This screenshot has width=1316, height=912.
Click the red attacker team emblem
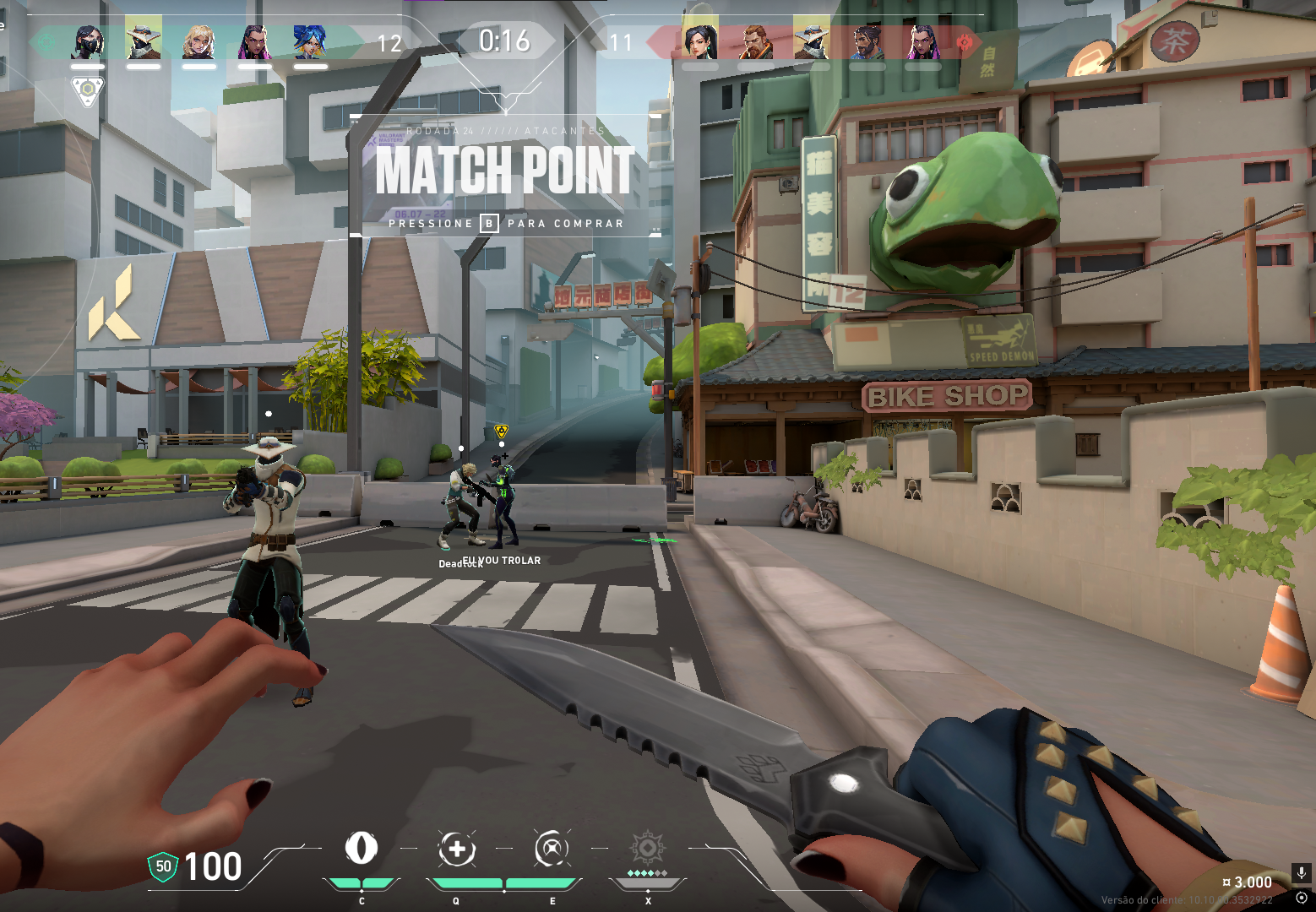(965, 41)
